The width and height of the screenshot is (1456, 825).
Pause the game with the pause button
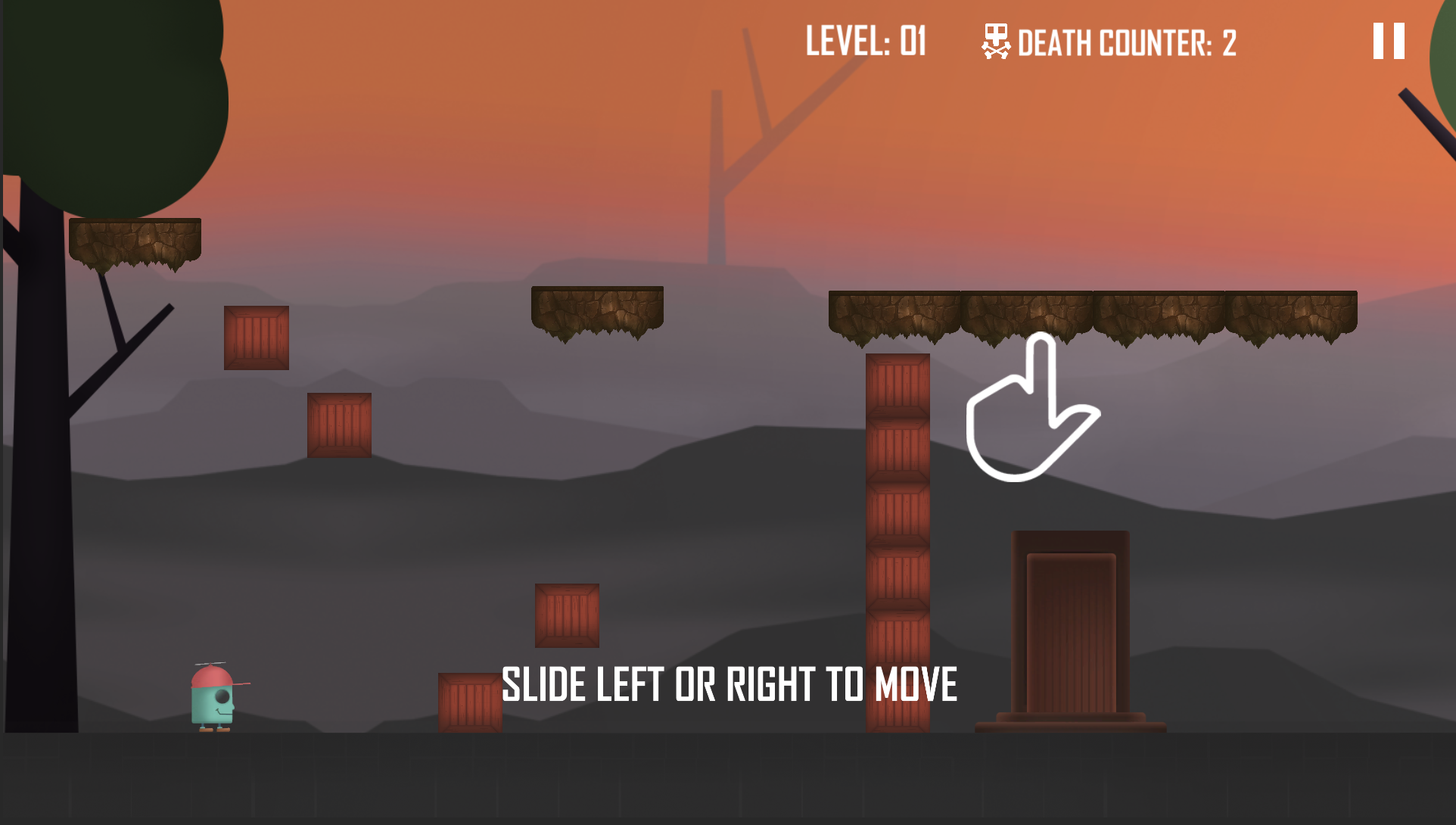pos(1389,41)
